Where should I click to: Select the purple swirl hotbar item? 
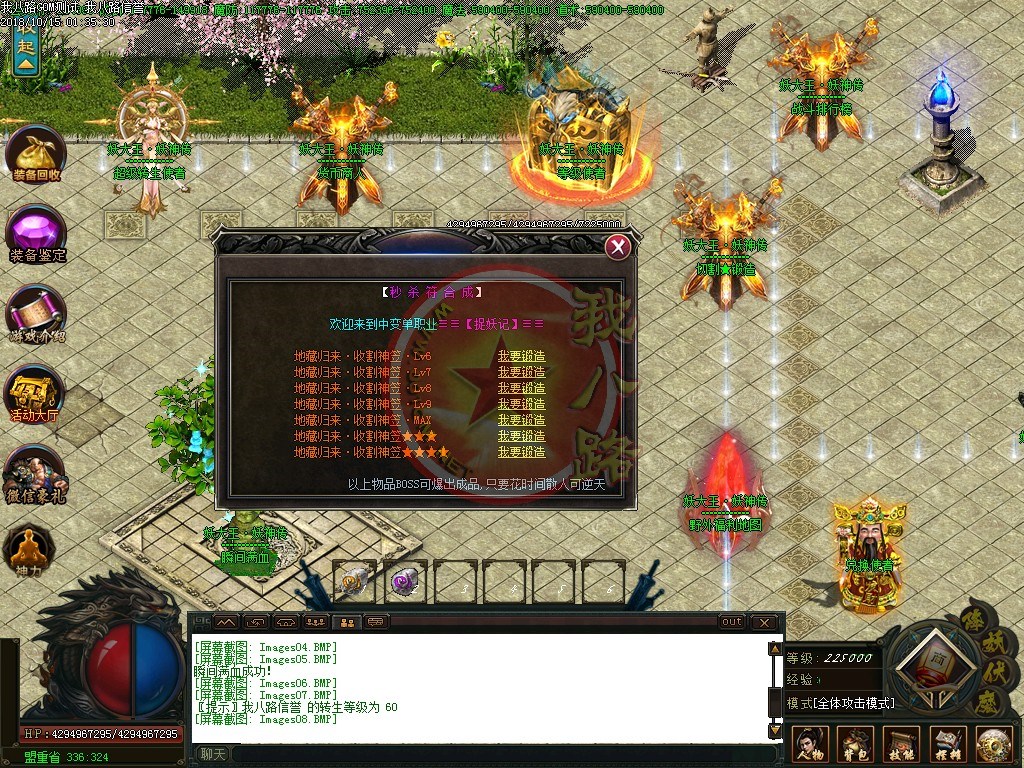405,581
